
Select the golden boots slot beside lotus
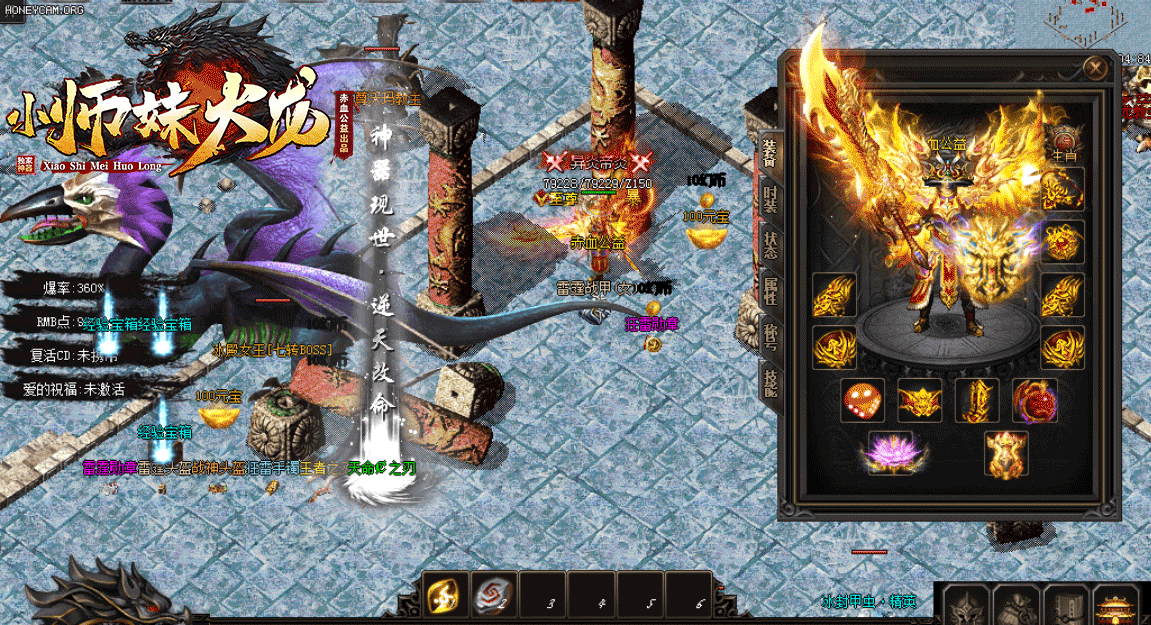(x=1005, y=455)
